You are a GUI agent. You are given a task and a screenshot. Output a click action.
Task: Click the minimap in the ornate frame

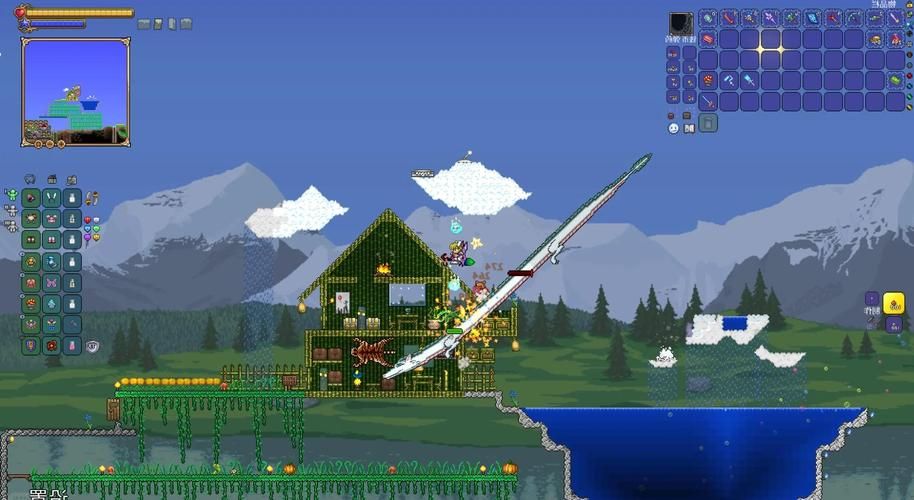[x=76, y=92]
